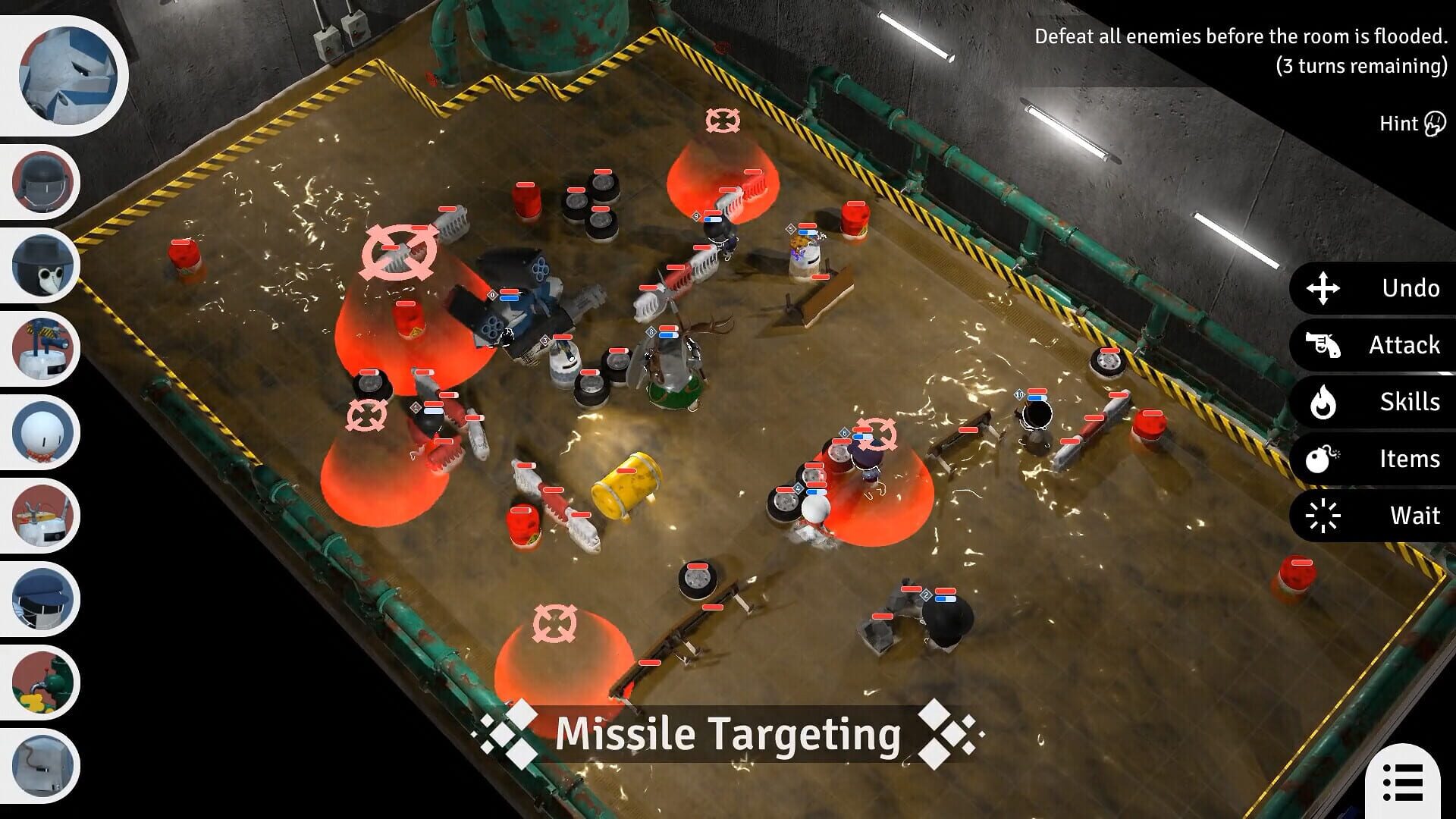This screenshot has height=819, width=1456.
Task: Click the Hint face icon
Action: click(1433, 122)
